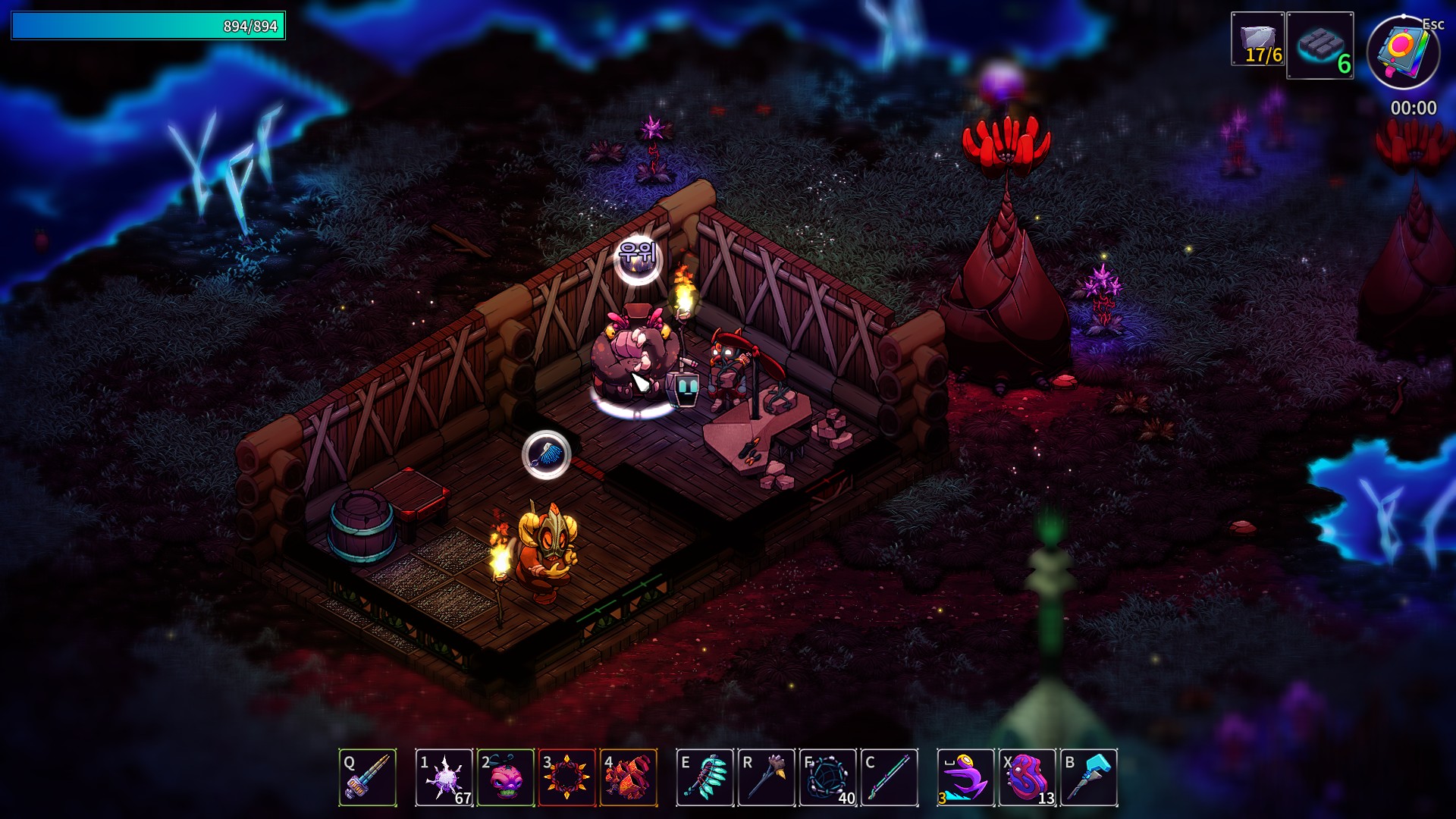The width and height of the screenshot is (1456, 819).
Task: Select the blue build hammer slot
Action: click(1089, 777)
